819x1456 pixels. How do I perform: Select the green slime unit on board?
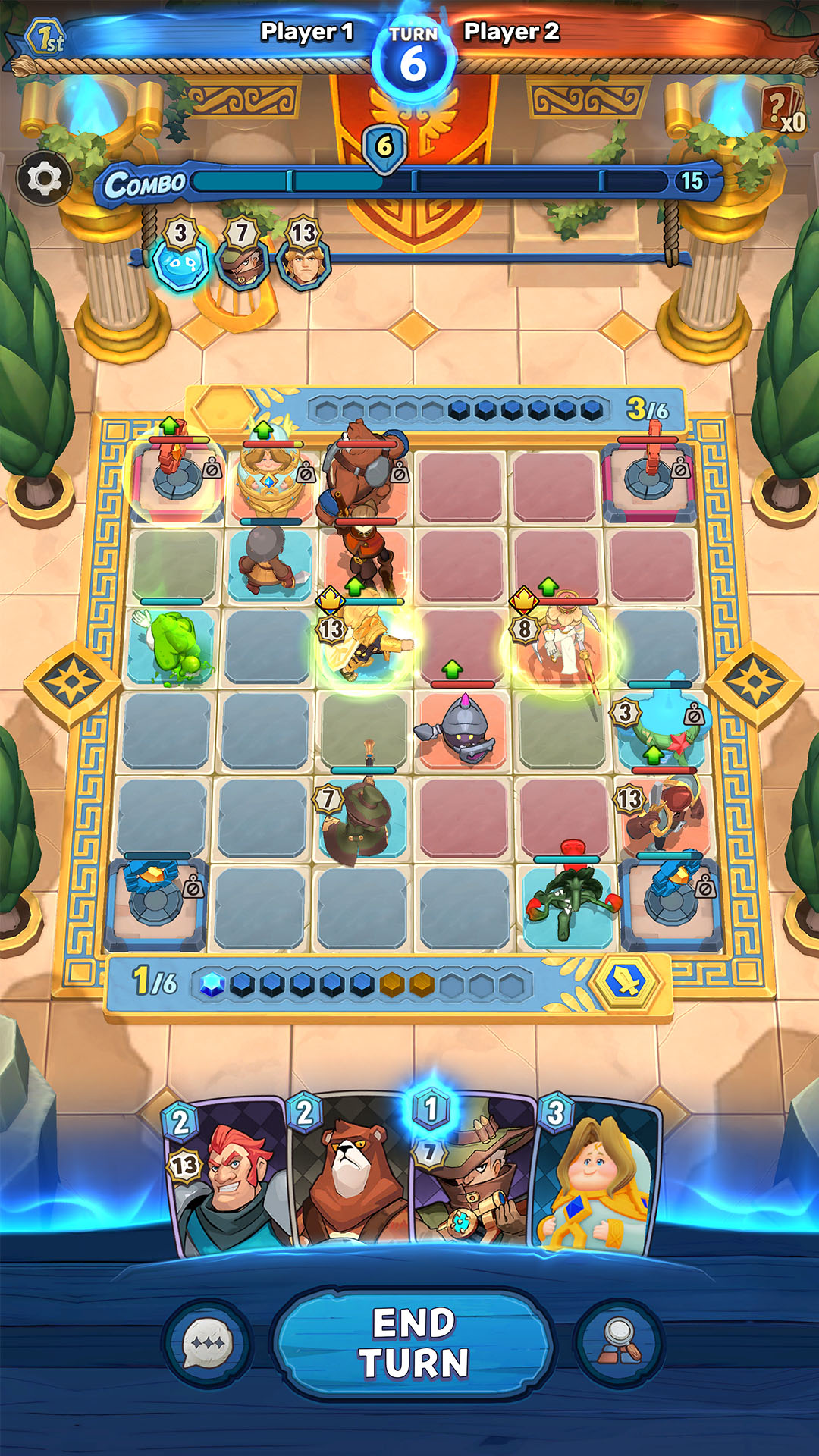coord(174,645)
